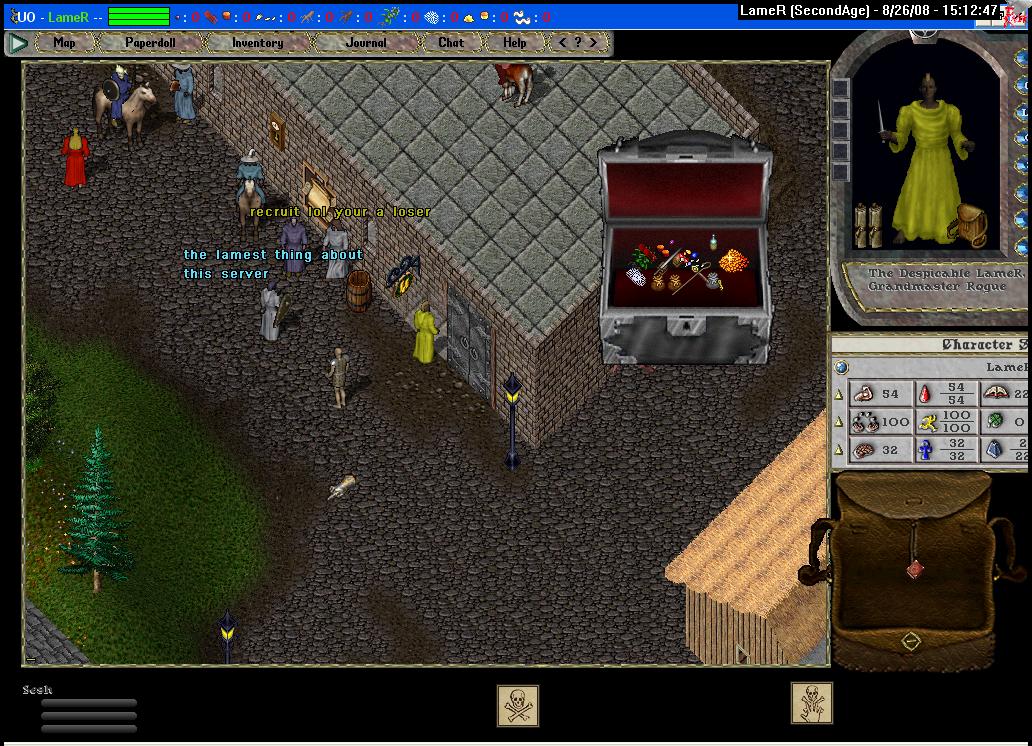Open the Paperdoll window
The width and height of the screenshot is (1032, 746).
point(150,43)
